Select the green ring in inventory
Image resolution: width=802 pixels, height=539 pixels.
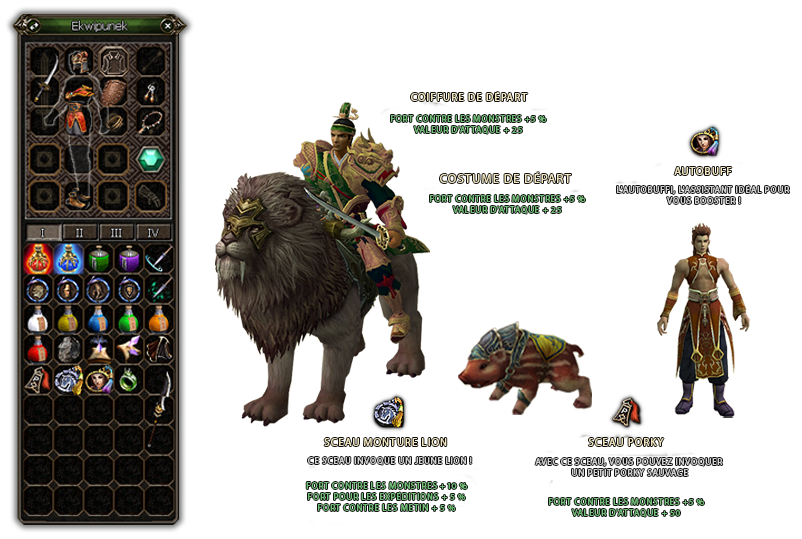click(x=128, y=379)
